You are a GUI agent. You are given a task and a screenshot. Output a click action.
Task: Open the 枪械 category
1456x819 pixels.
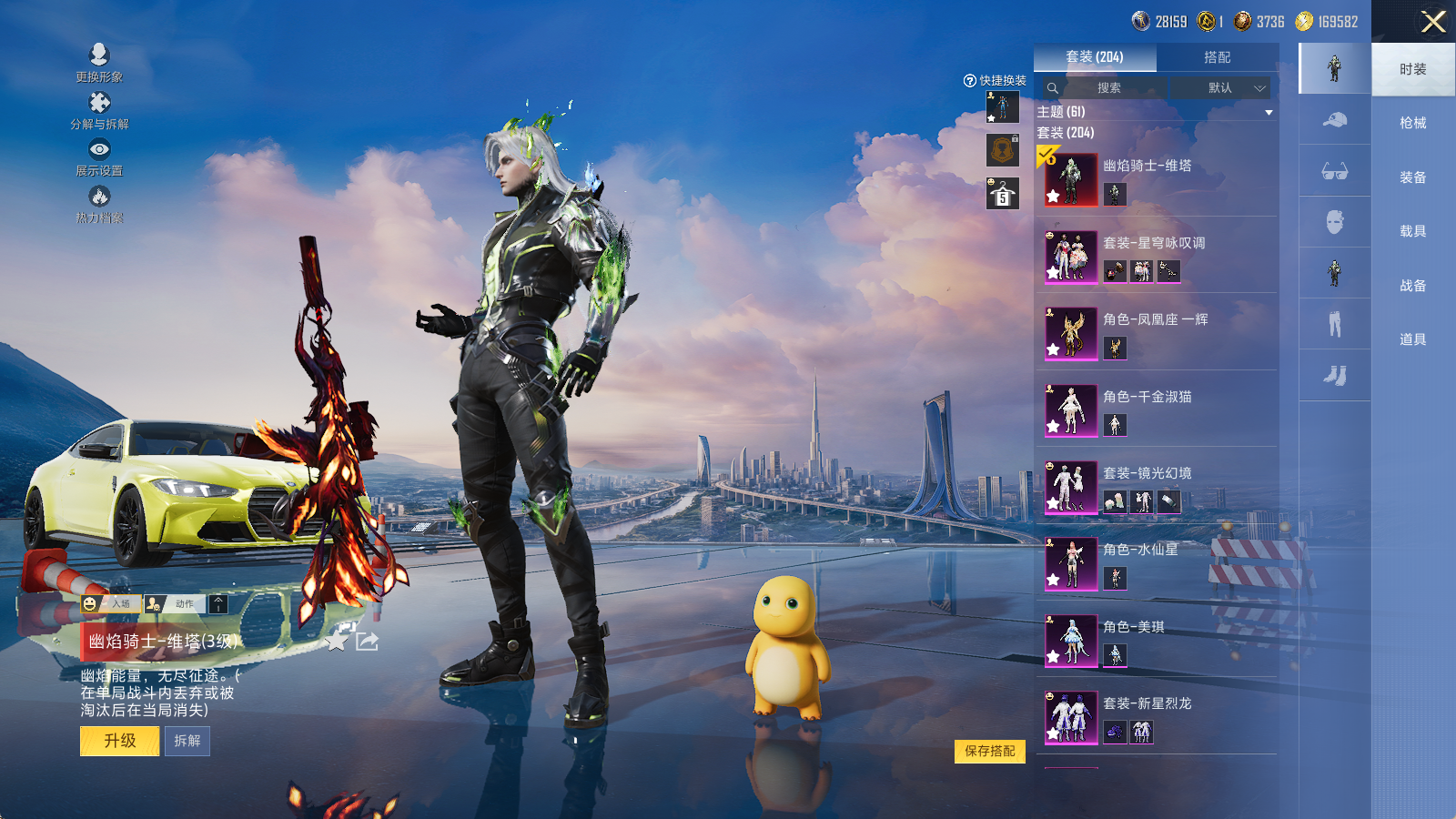pos(1412,123)
